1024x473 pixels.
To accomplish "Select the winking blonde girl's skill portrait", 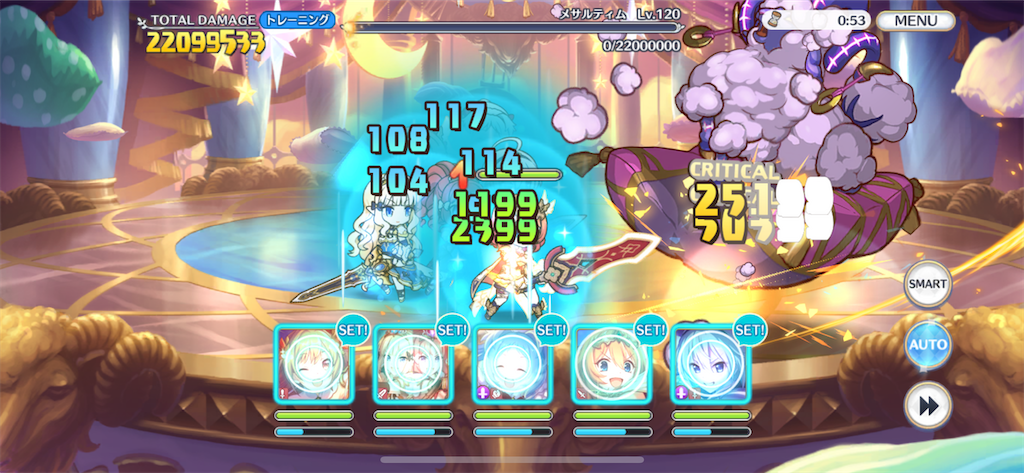I will tap(313, 364).
